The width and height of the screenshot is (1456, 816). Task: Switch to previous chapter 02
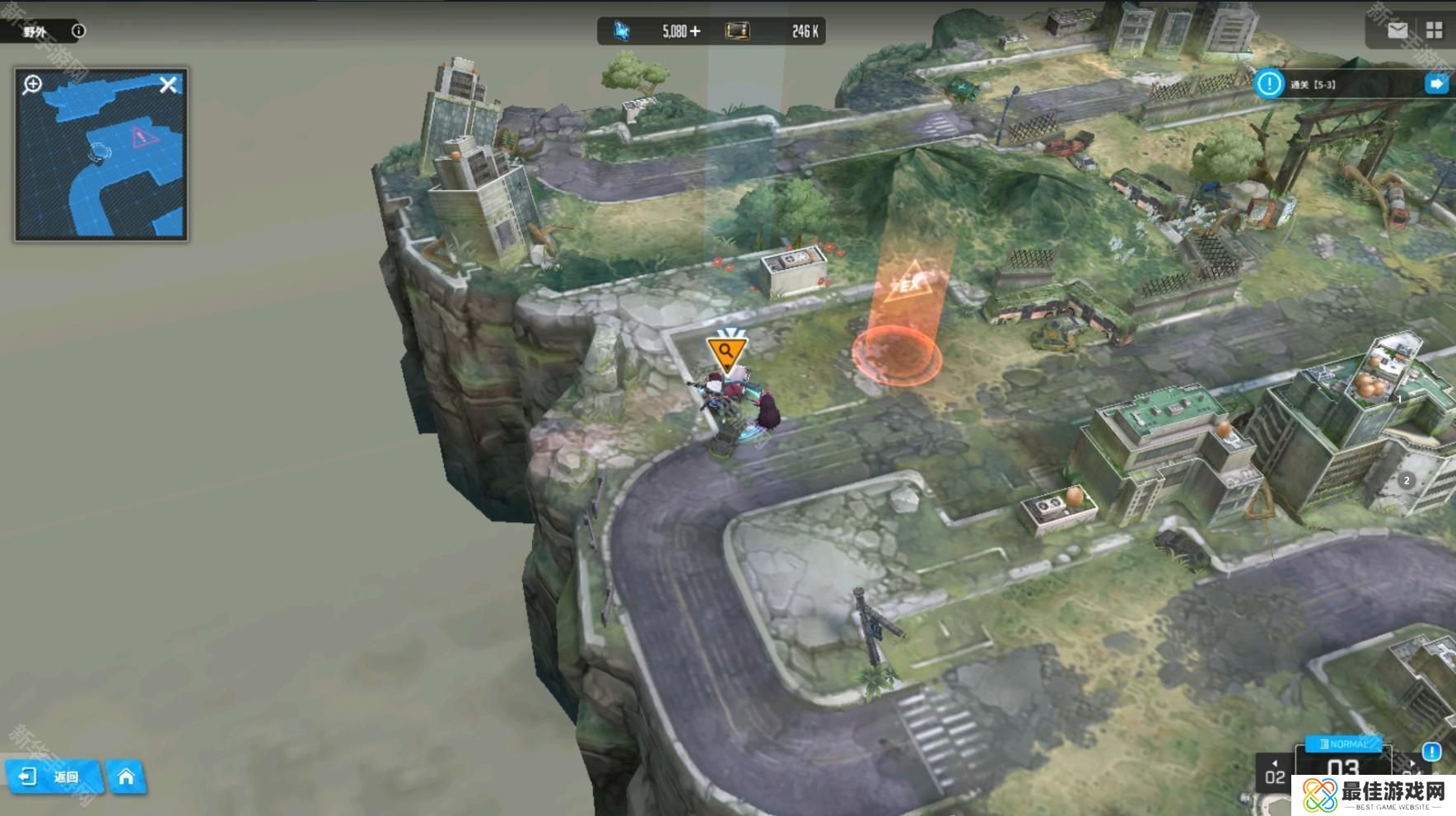1275,774
